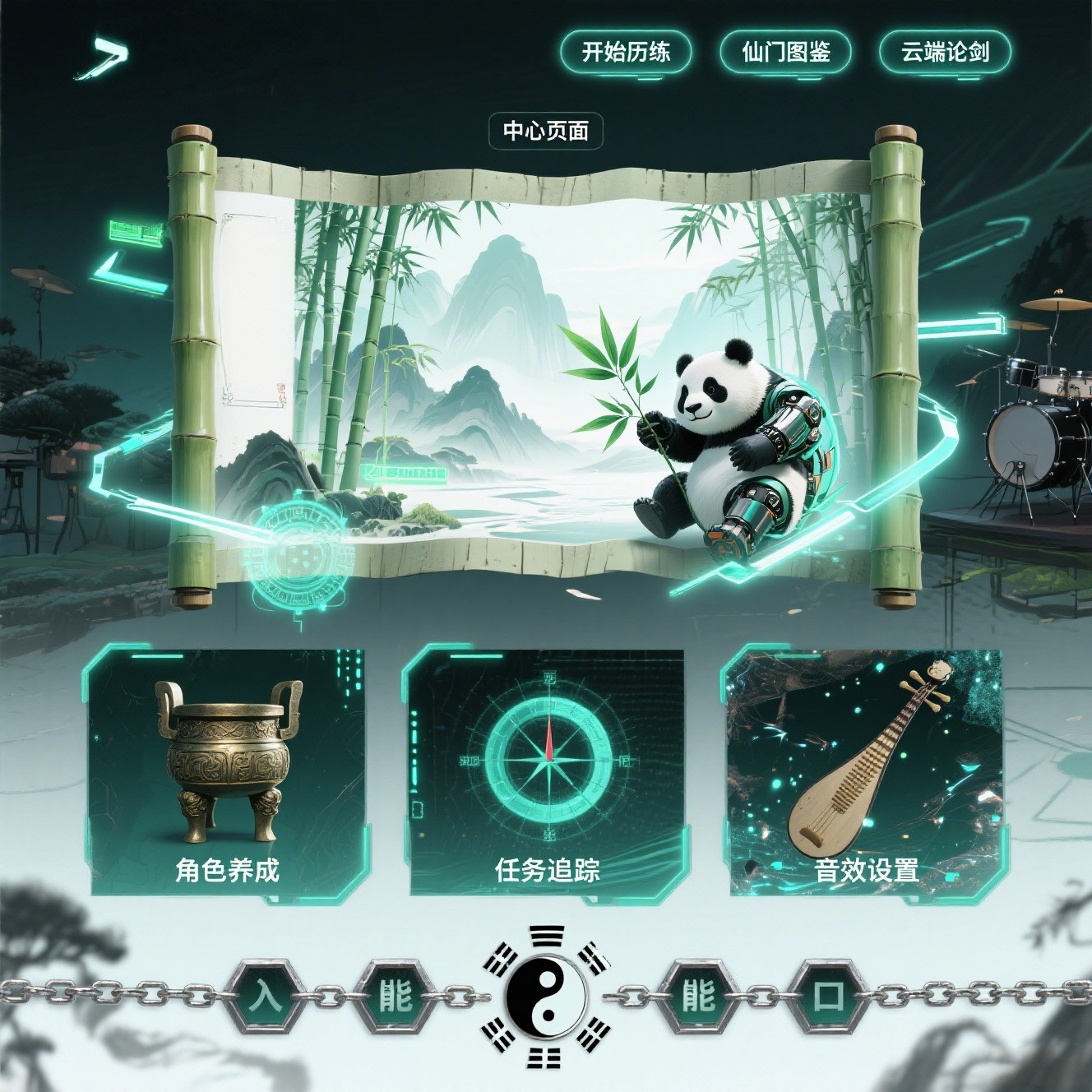Open the 角色养成 tile with the bronze cauldron
This screenshot has width=1092, height=1092.
(227, 771)
